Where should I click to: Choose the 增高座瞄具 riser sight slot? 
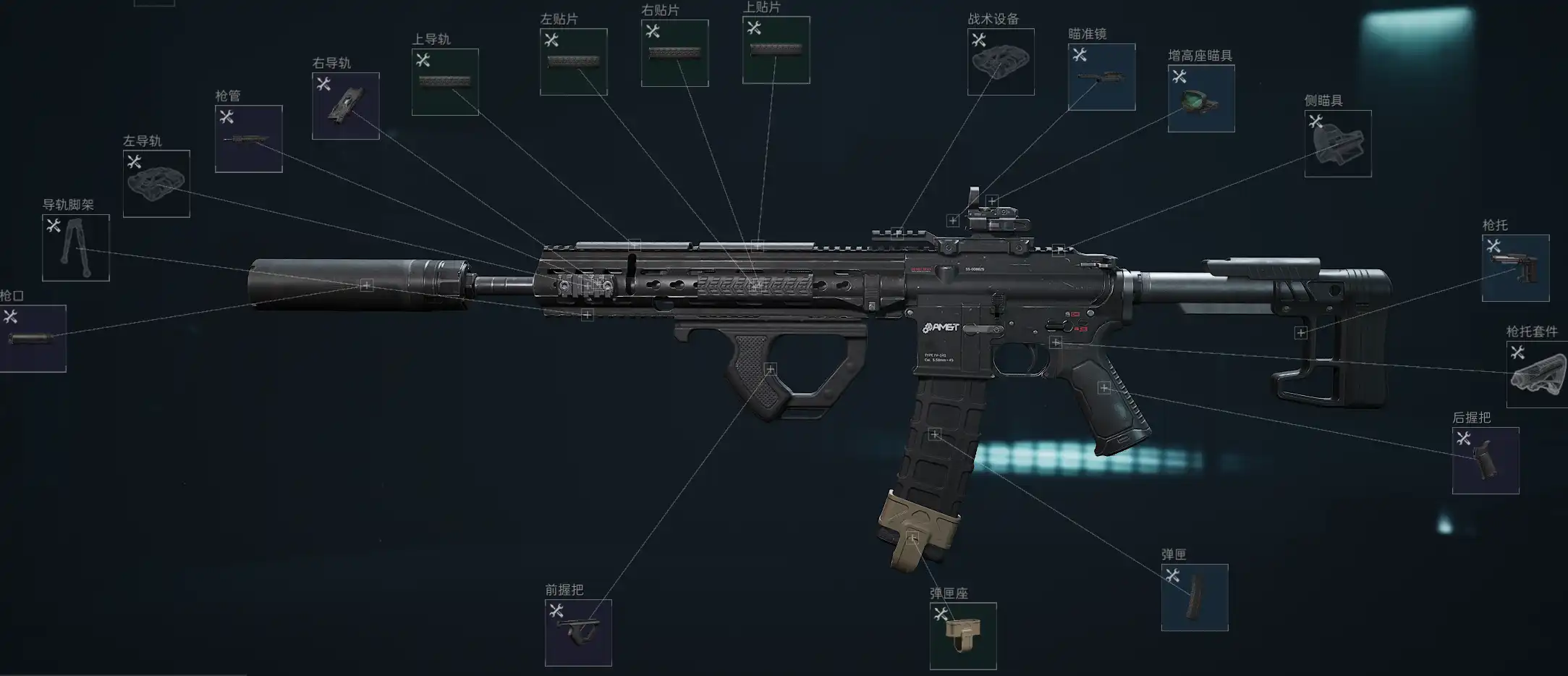point(1201,99)
